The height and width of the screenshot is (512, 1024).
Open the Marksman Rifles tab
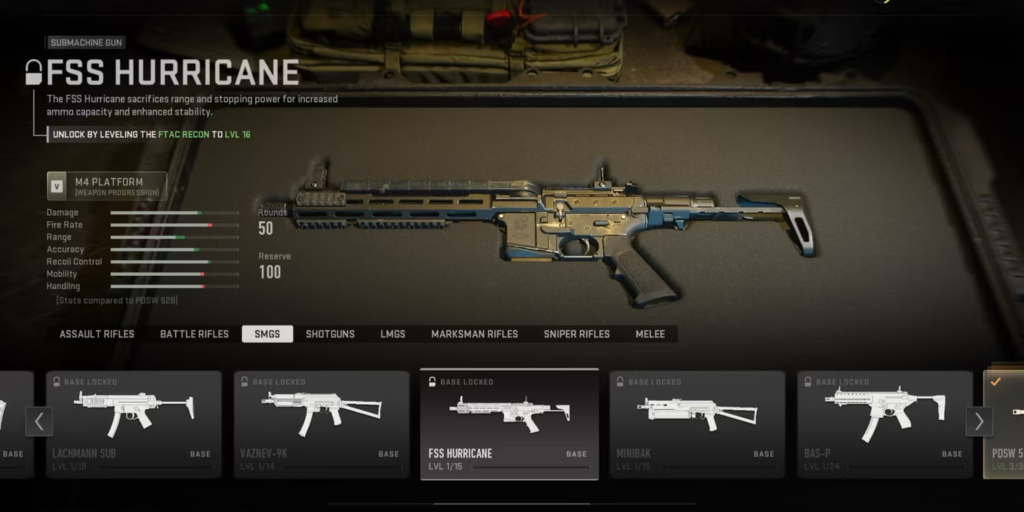[474, 334]
